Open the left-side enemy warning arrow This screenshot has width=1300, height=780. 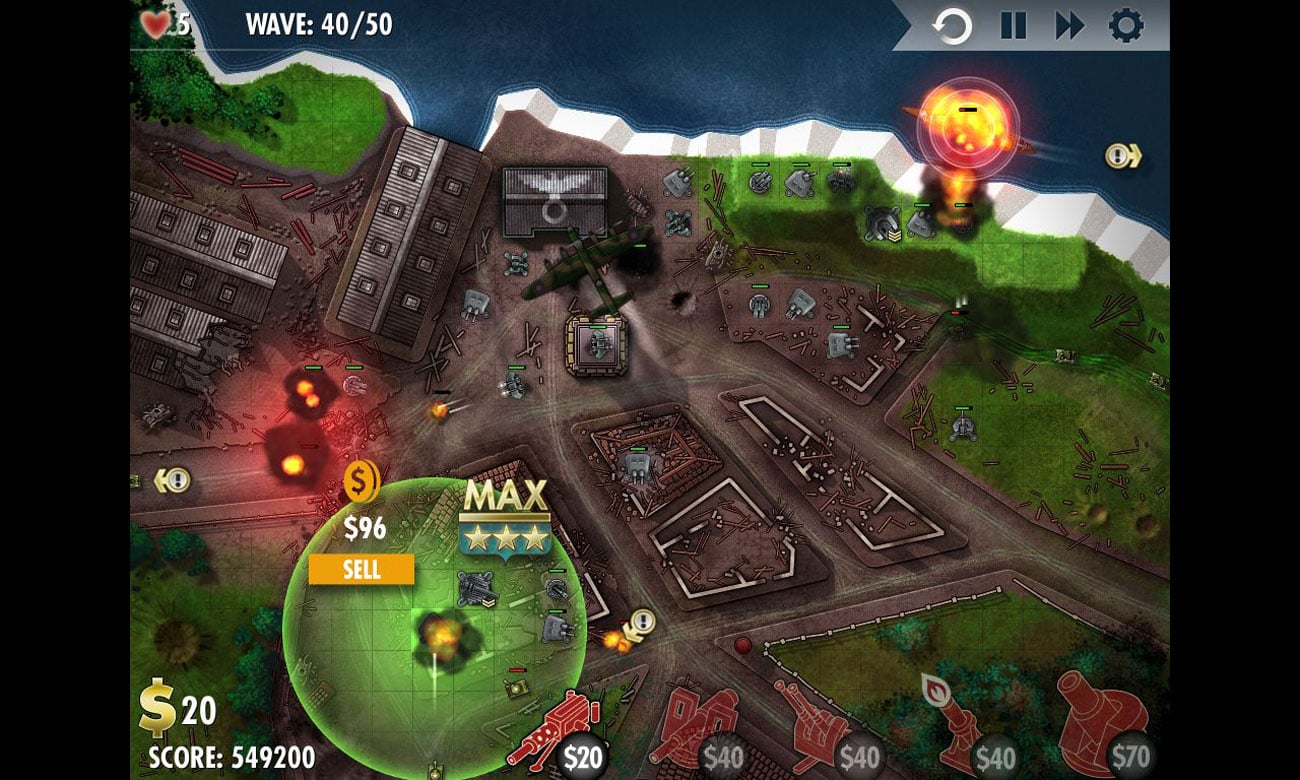click(174, 481)
